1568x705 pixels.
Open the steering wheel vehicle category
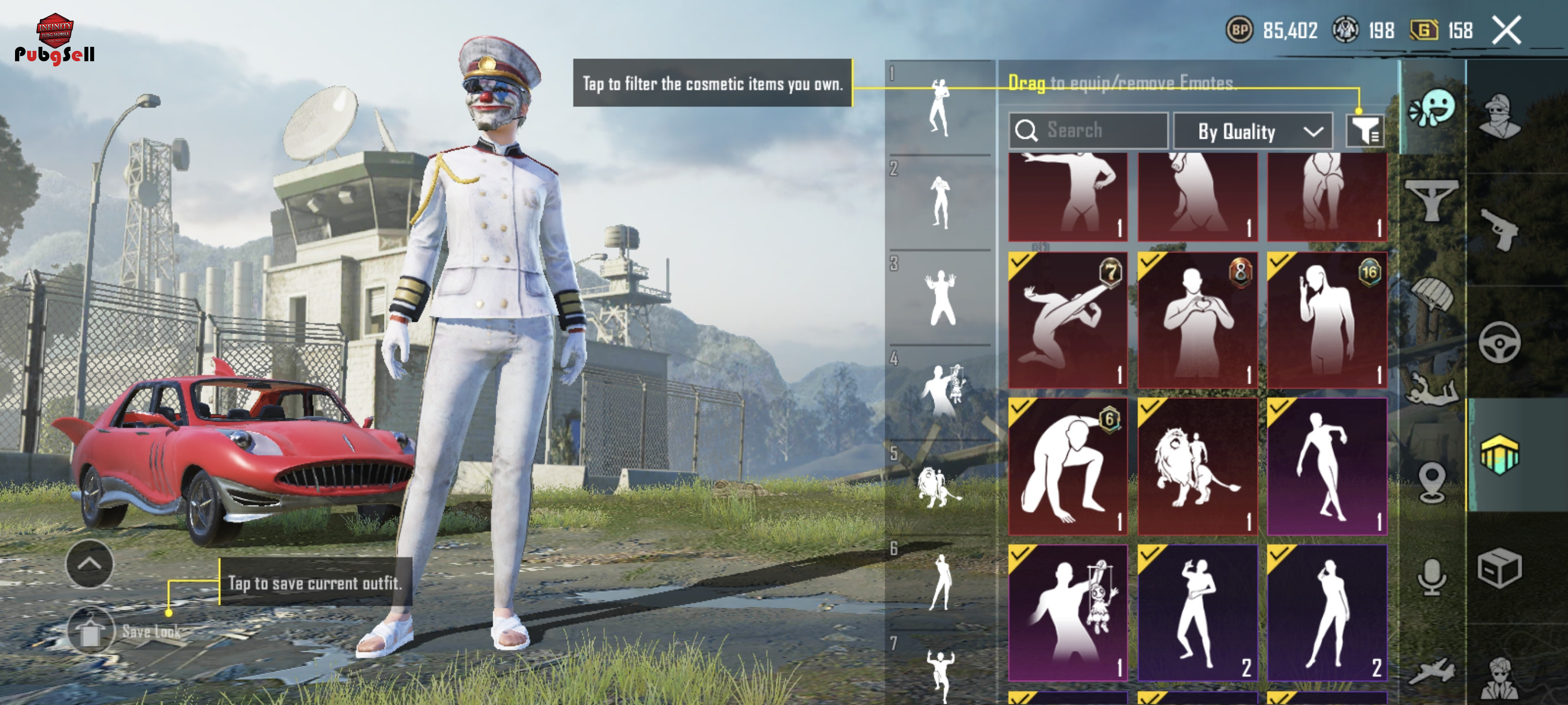(1499, 343)
